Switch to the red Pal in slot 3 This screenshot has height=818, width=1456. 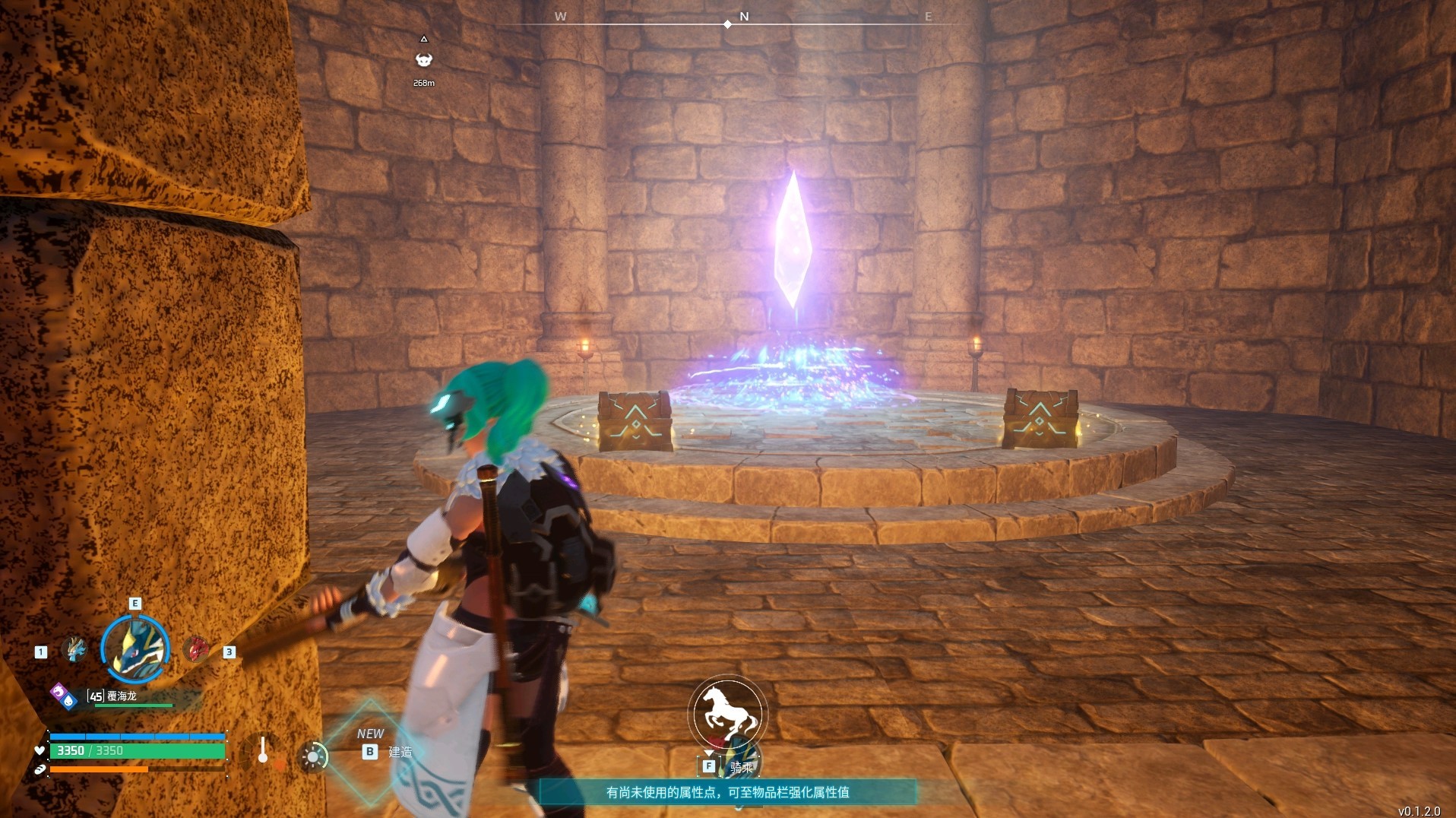197,649
